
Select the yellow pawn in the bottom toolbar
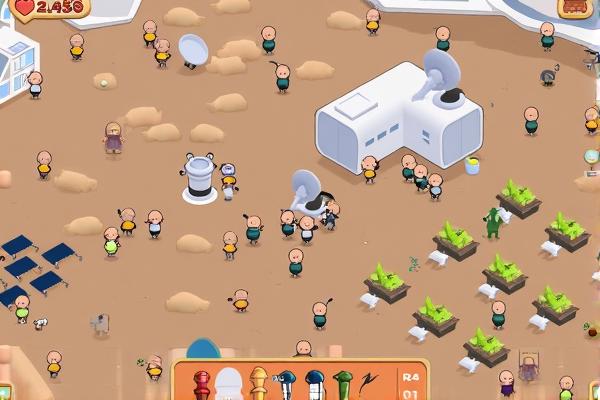(x=259, y=385)
